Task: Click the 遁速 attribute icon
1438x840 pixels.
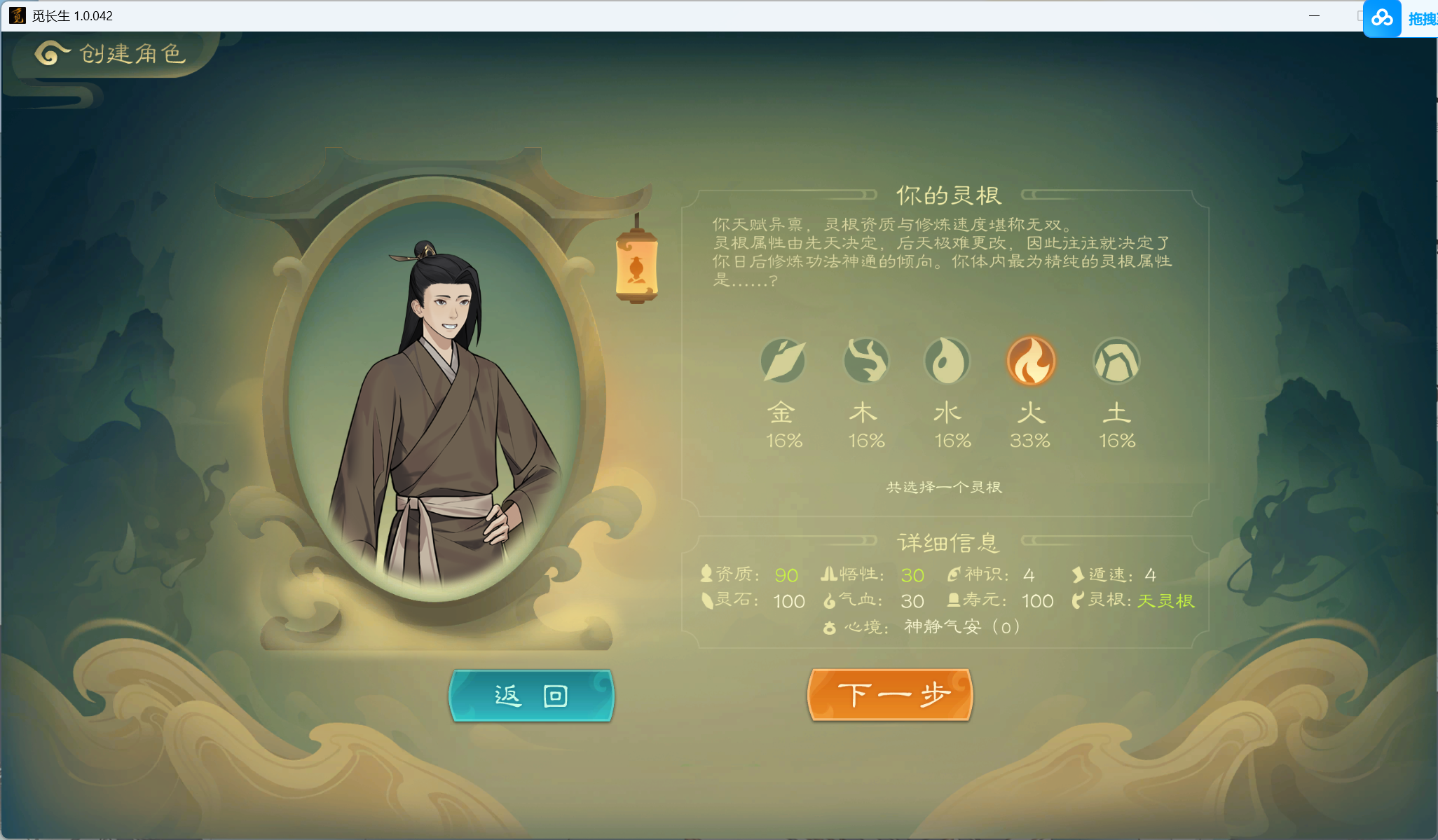Action: pyautogui.click(x=1077, y=574)
